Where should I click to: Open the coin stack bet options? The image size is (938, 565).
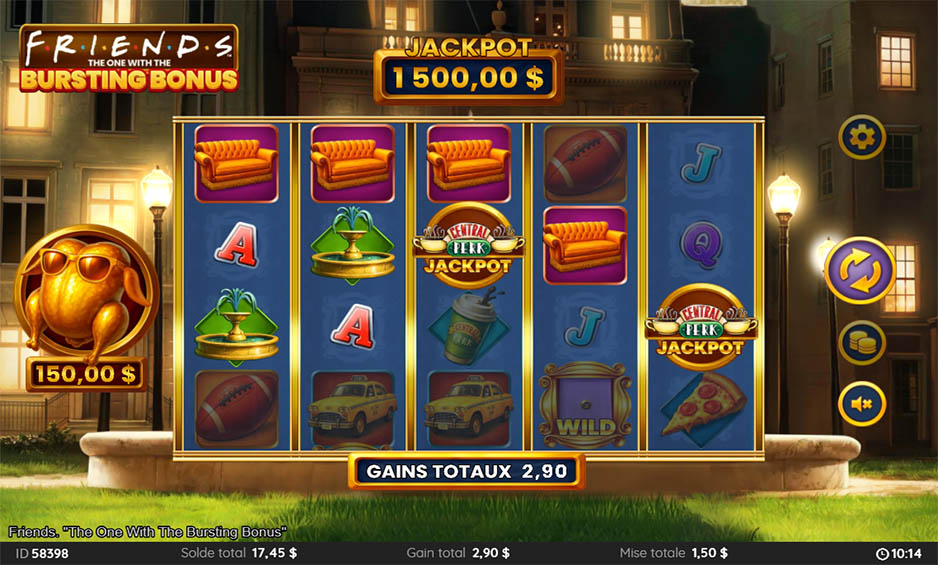861,343
